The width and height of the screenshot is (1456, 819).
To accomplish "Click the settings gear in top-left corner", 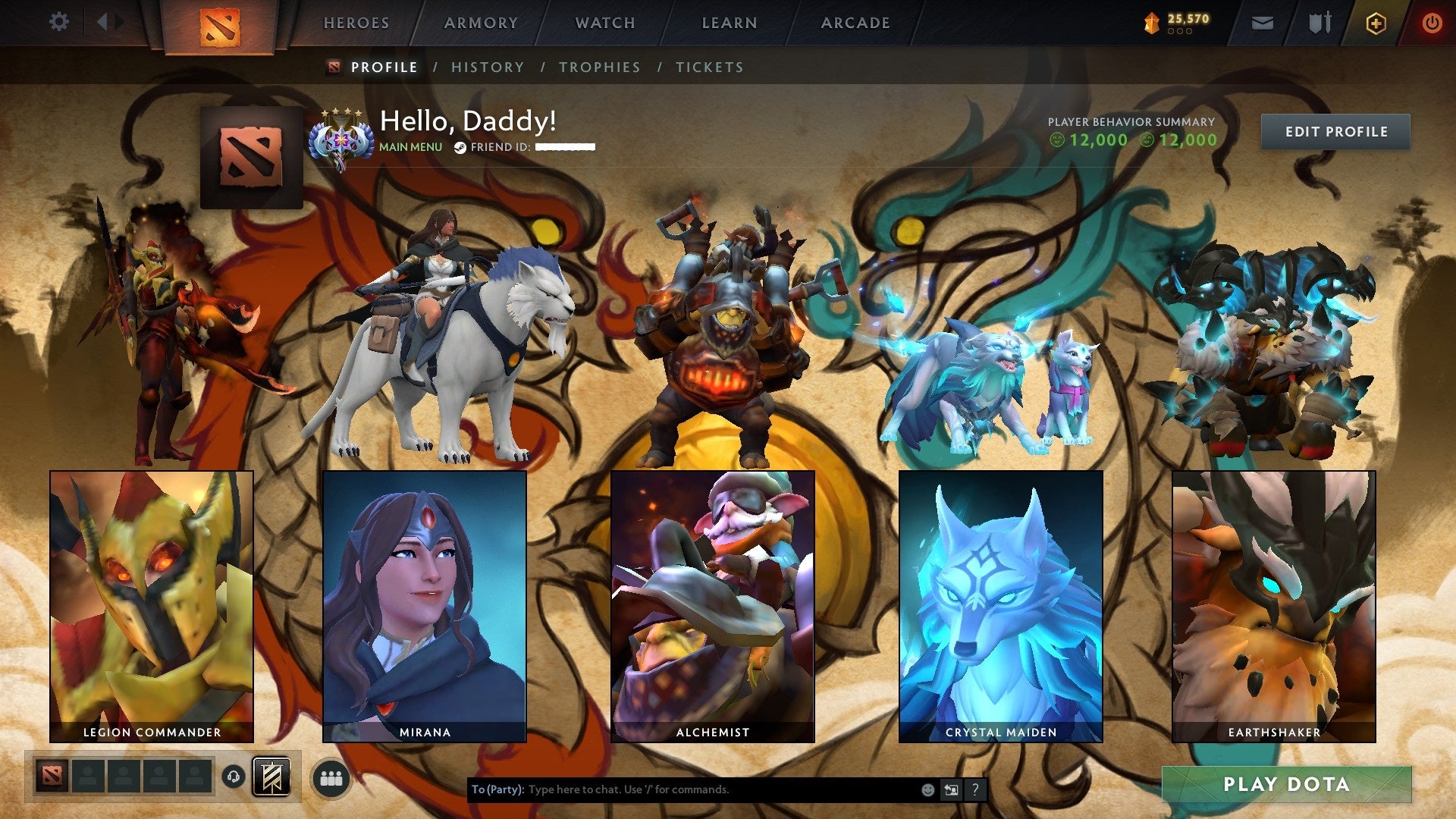I will click(58, 21).
